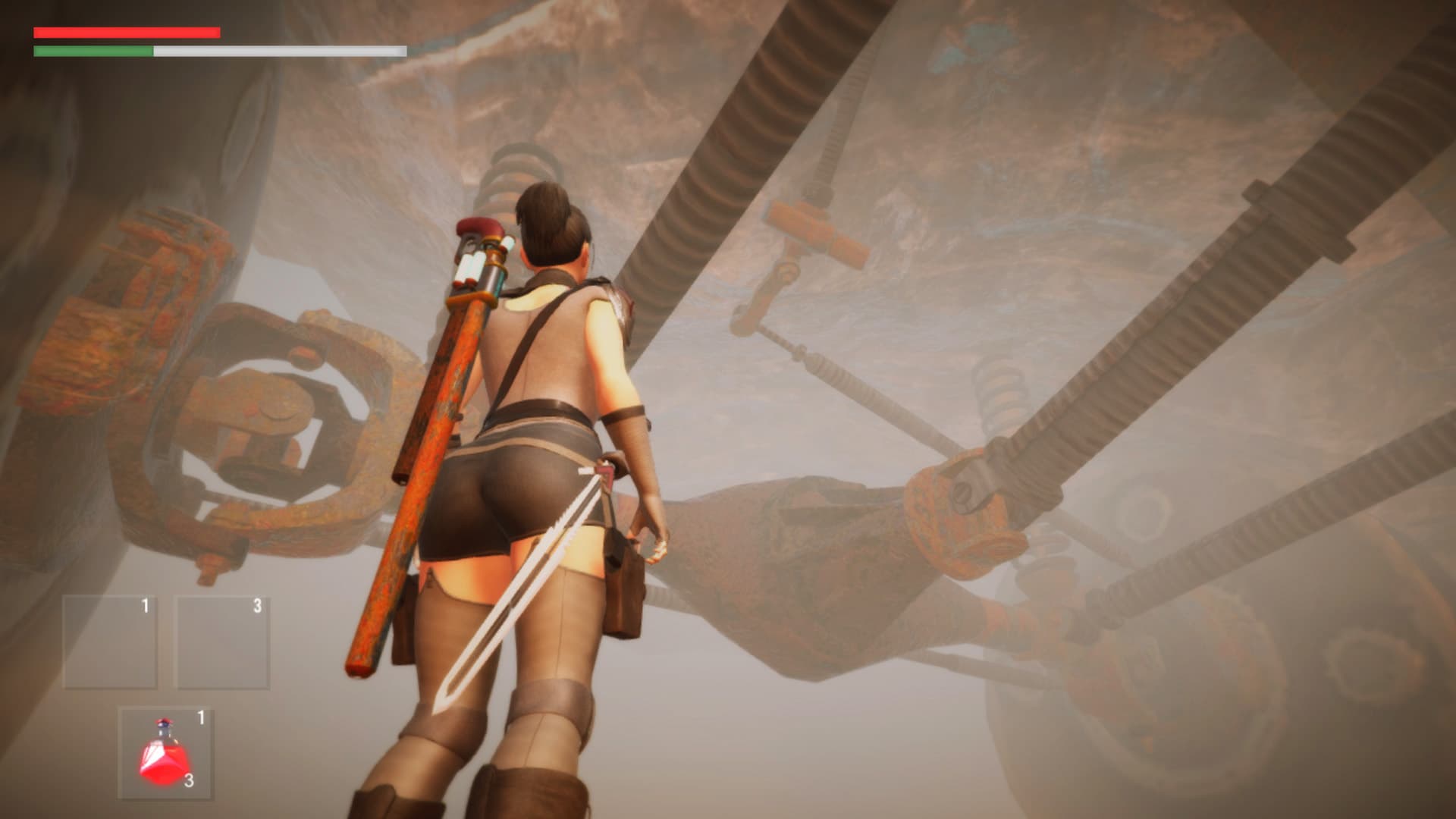The height and width of the screenshot is (819, 1456).
Task: Click the green portion of the stamina bar
Action: (91, 52)
